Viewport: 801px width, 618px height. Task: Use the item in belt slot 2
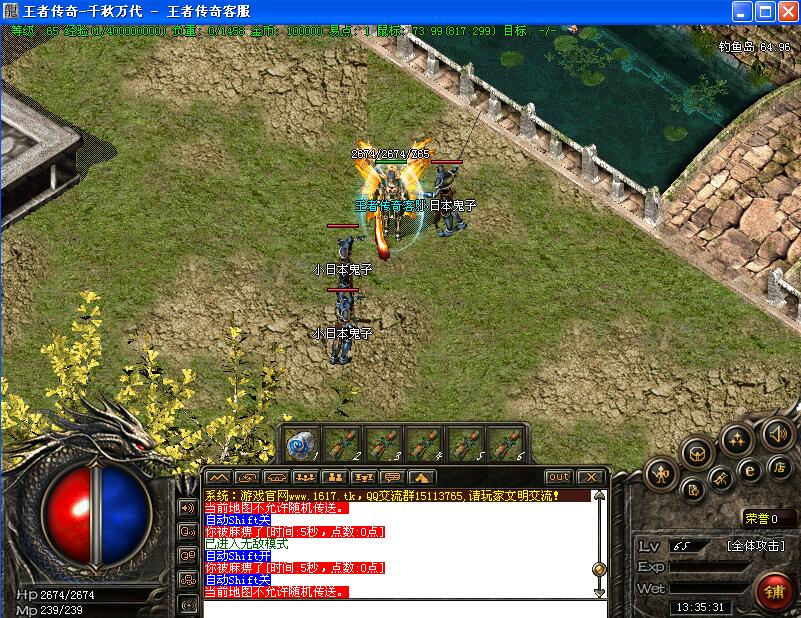pyautogui.click(x=342, y=444)
